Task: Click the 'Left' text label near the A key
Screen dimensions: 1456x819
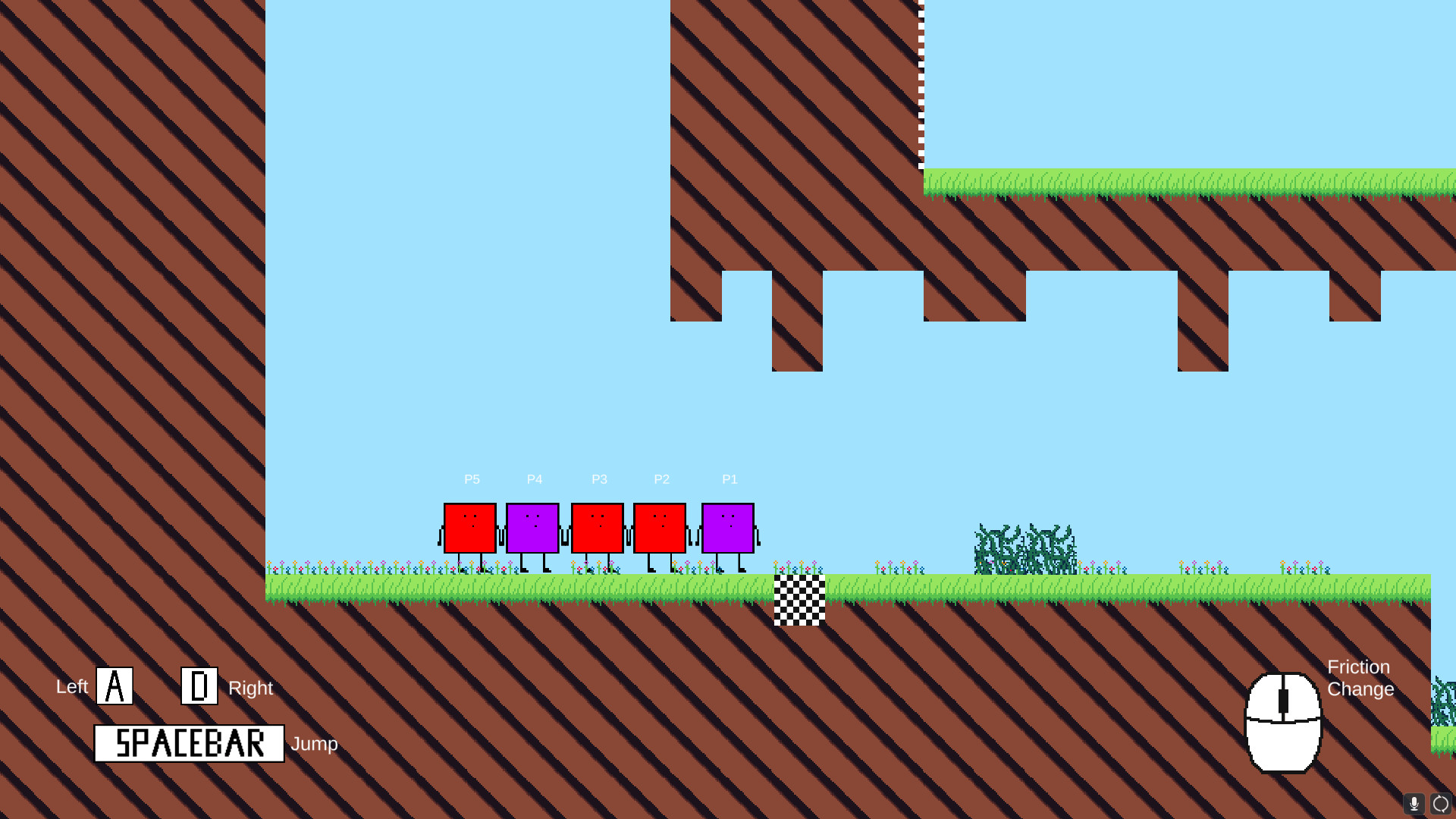Action: pos(71,687)
